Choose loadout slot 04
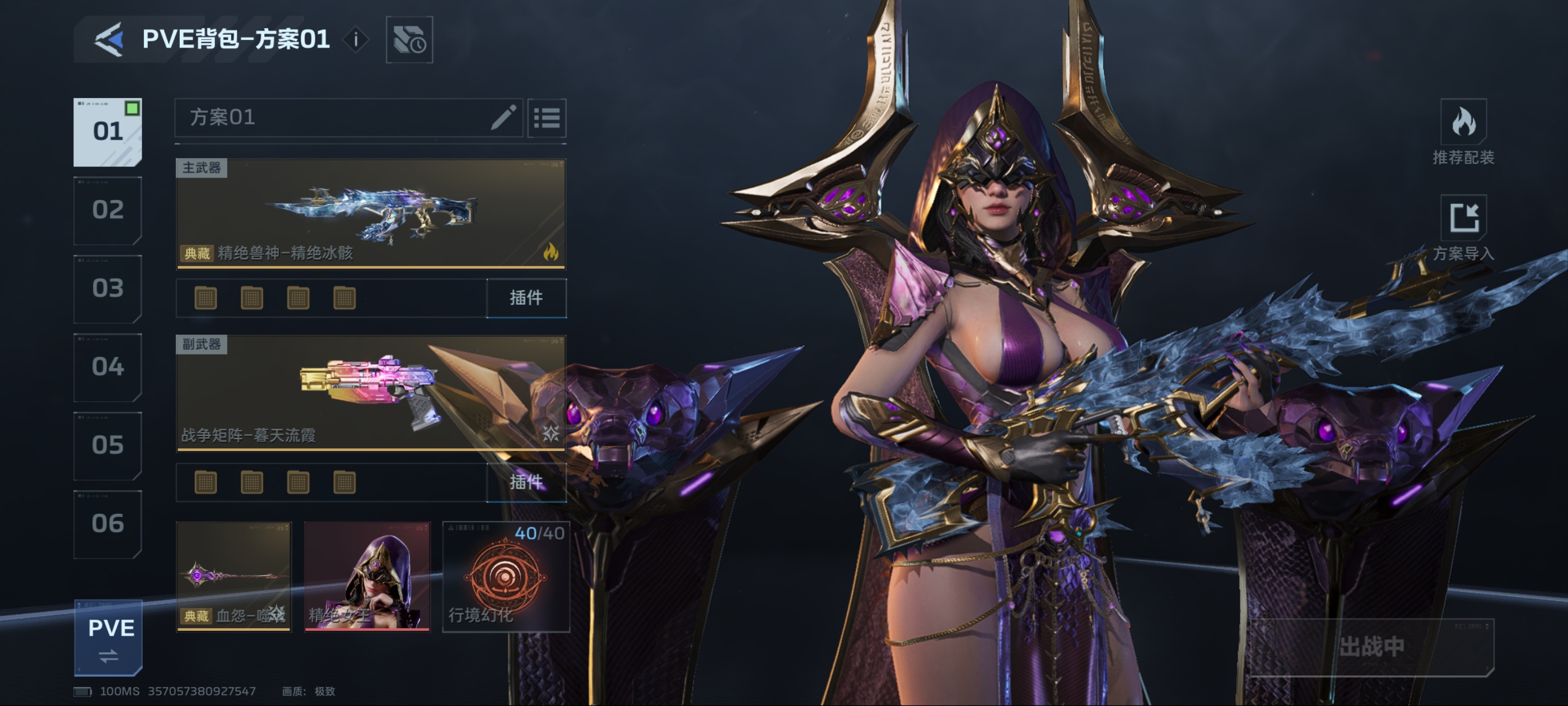 [108, 366]
